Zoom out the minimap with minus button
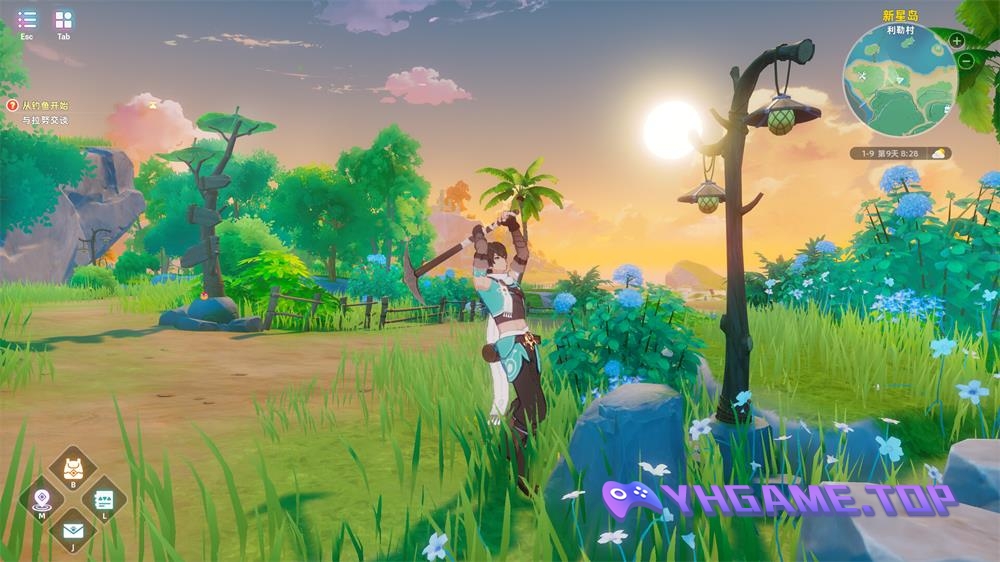The image size is (1000, 562). [x=966, y=61]
